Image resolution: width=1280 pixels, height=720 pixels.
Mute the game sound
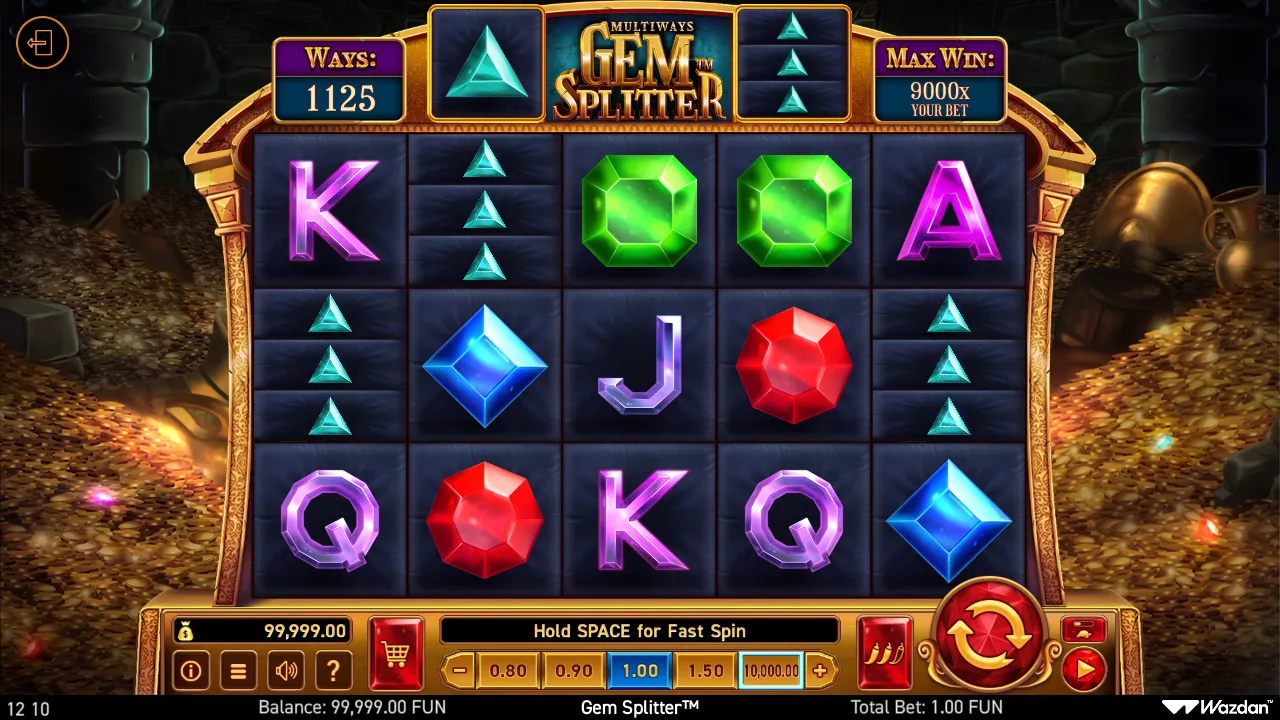[x=286, y=671]
